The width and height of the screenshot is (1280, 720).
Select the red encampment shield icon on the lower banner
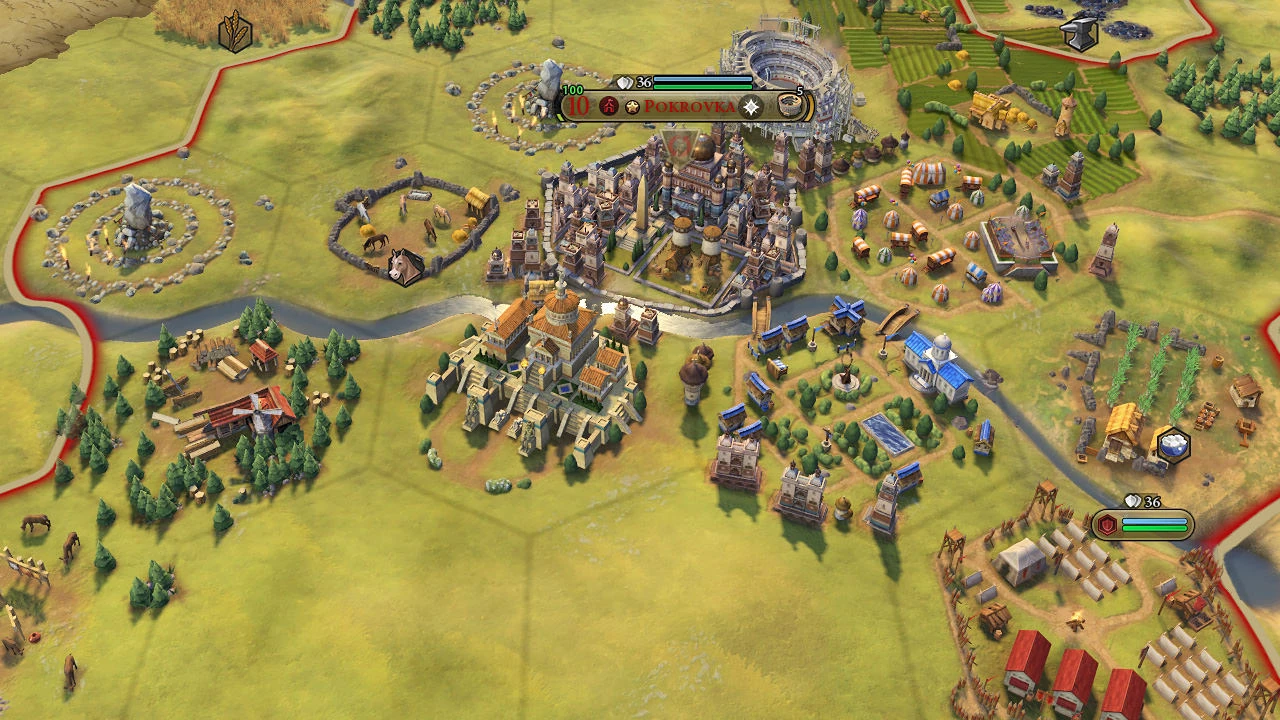(x=1107, y=524)
